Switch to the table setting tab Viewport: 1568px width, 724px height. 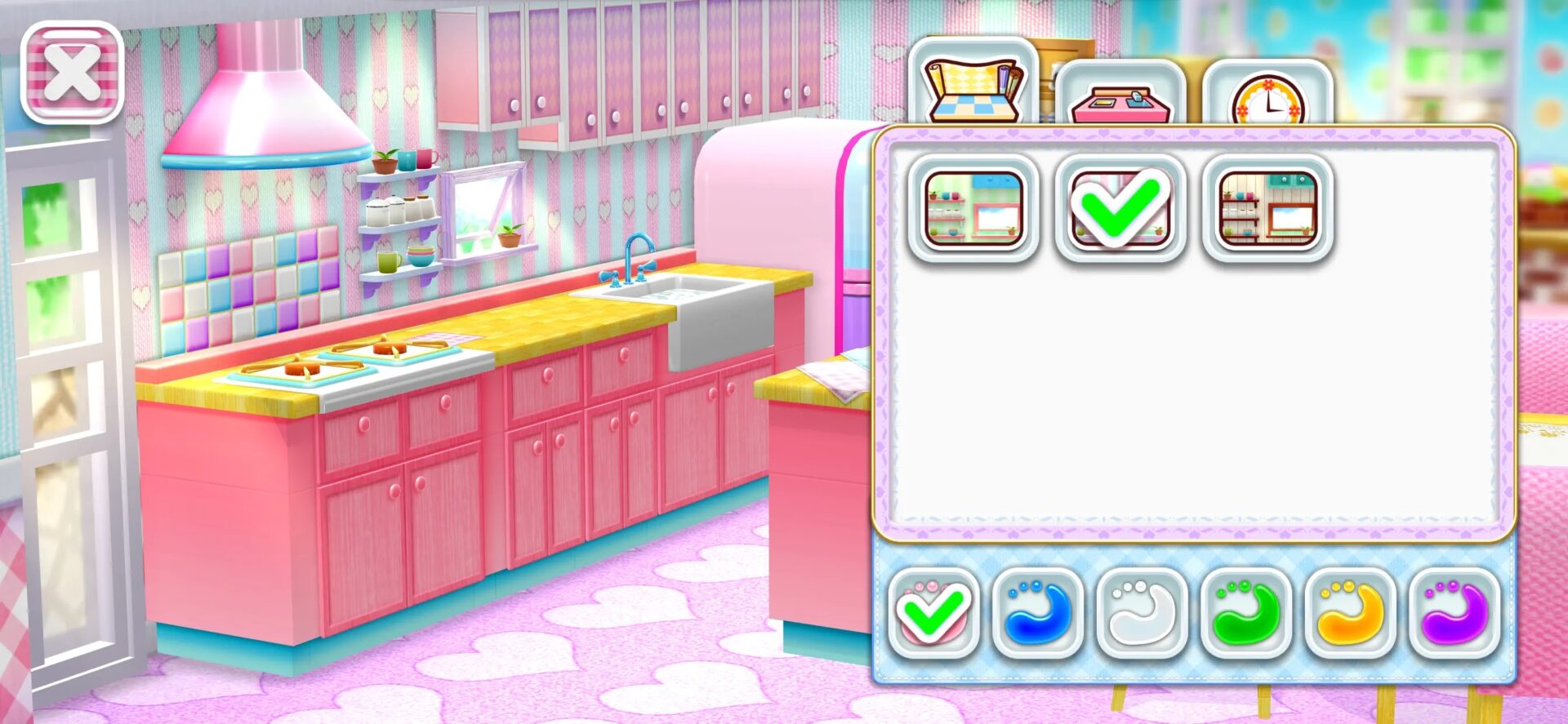pyautogui.click(x=1120, y=94)
